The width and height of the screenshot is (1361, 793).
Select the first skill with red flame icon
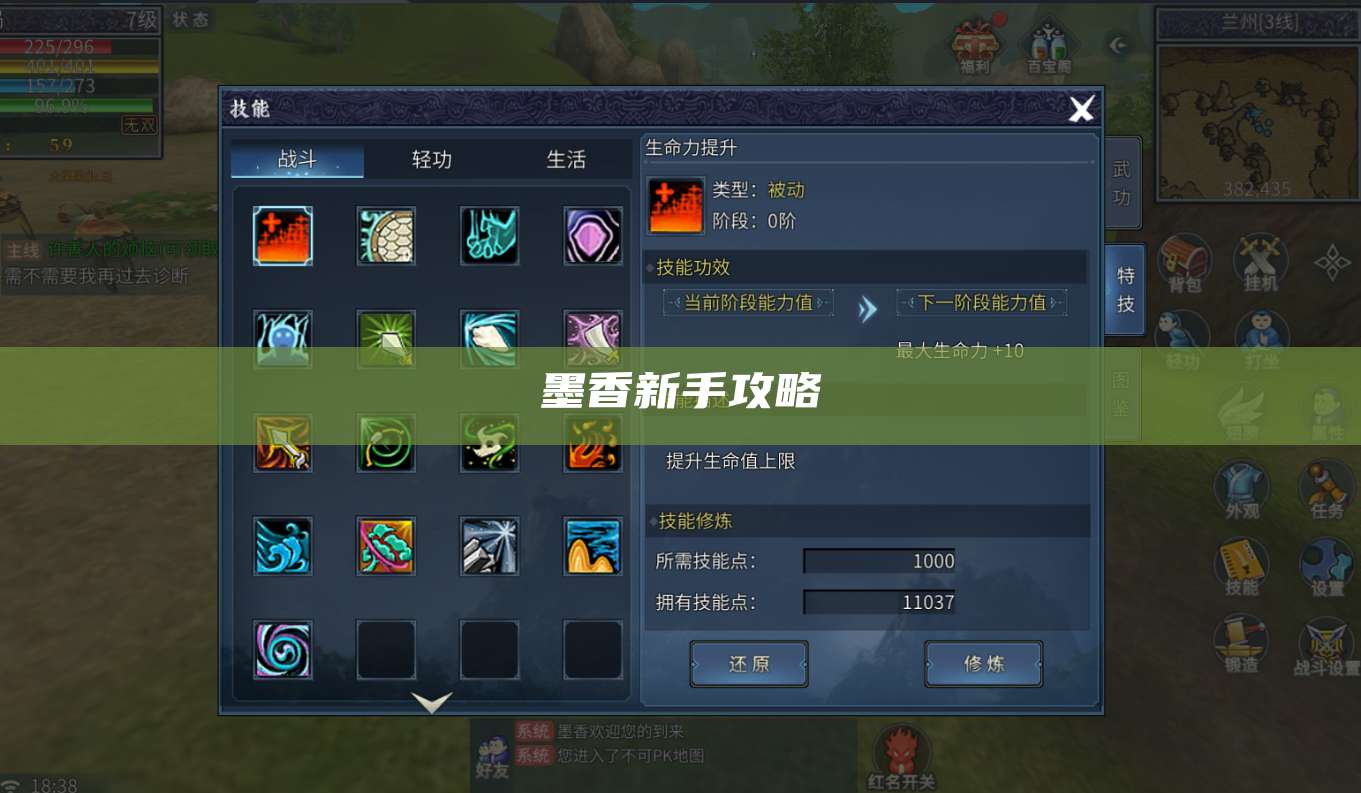click(x=282, y=236)
